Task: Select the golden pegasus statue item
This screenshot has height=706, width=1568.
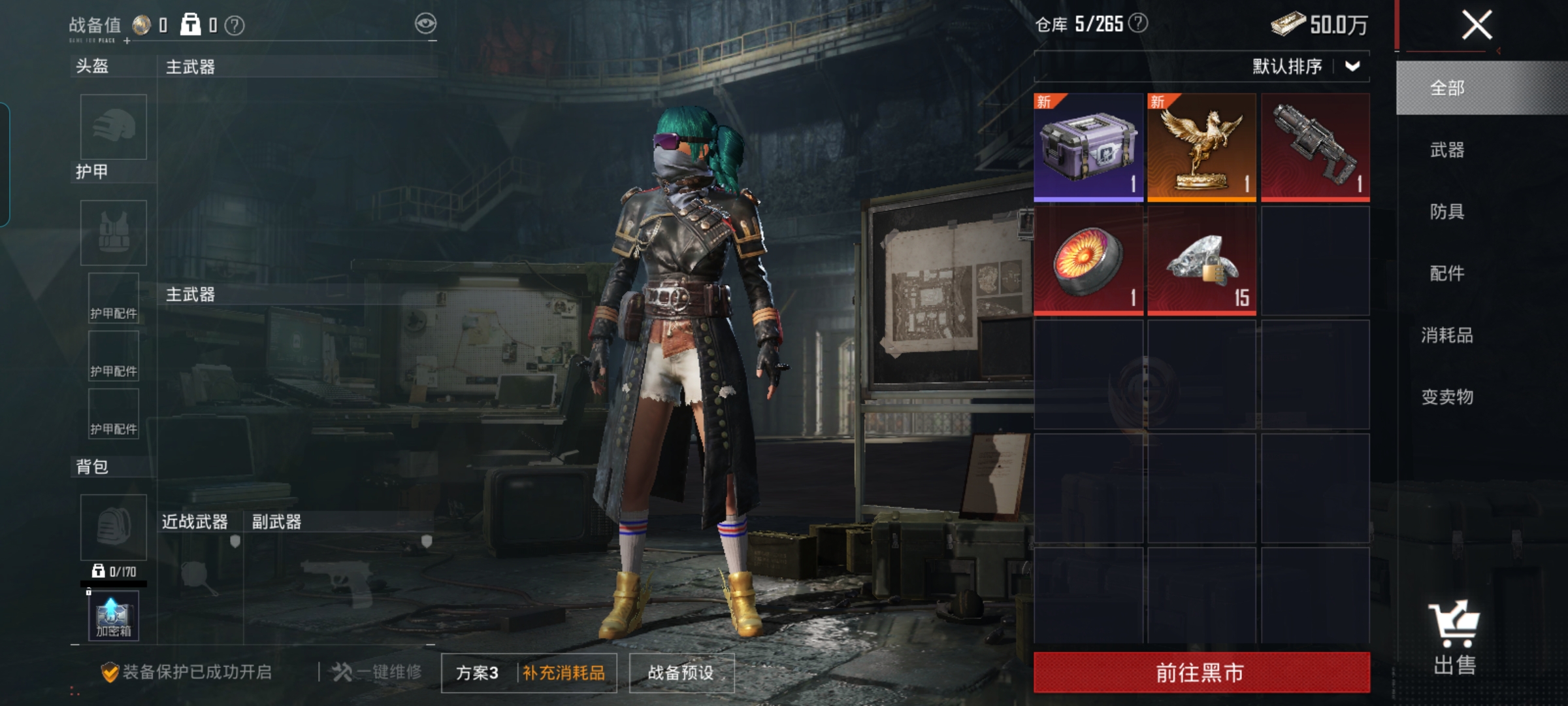Action: (1201, 147)
